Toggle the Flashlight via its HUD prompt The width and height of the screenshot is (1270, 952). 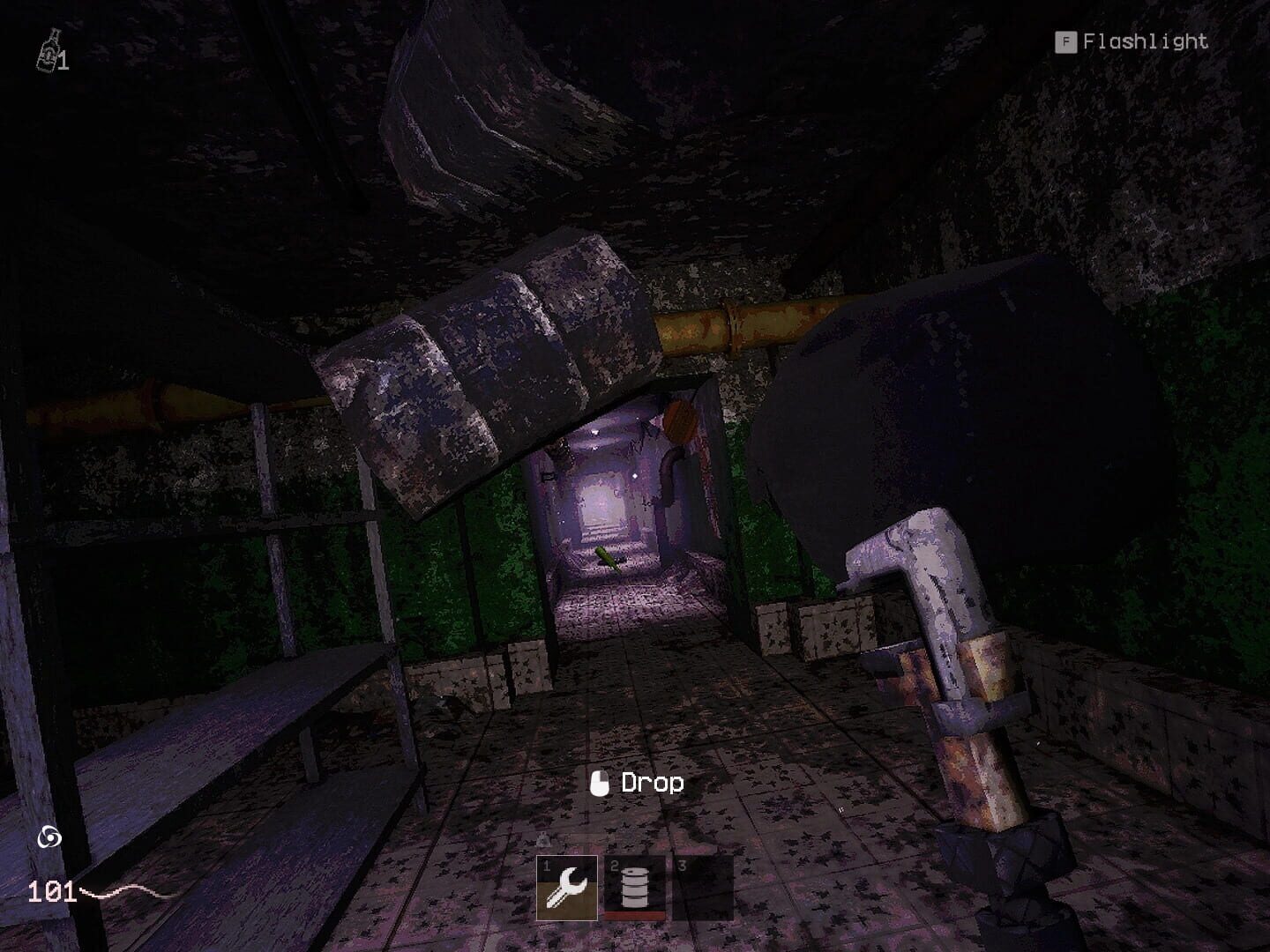click(1147, 41)
